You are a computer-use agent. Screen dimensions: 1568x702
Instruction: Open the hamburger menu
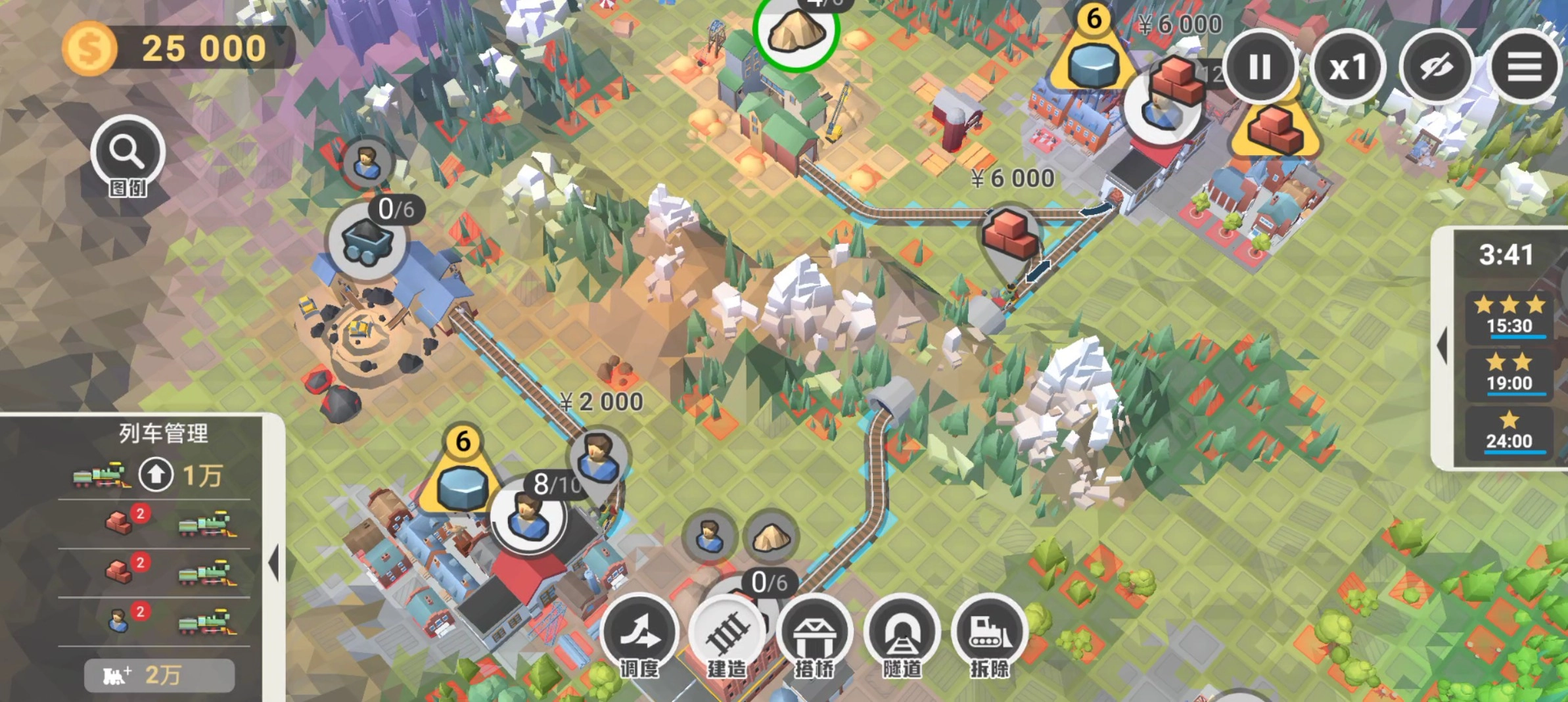[x=1524, y=67]
